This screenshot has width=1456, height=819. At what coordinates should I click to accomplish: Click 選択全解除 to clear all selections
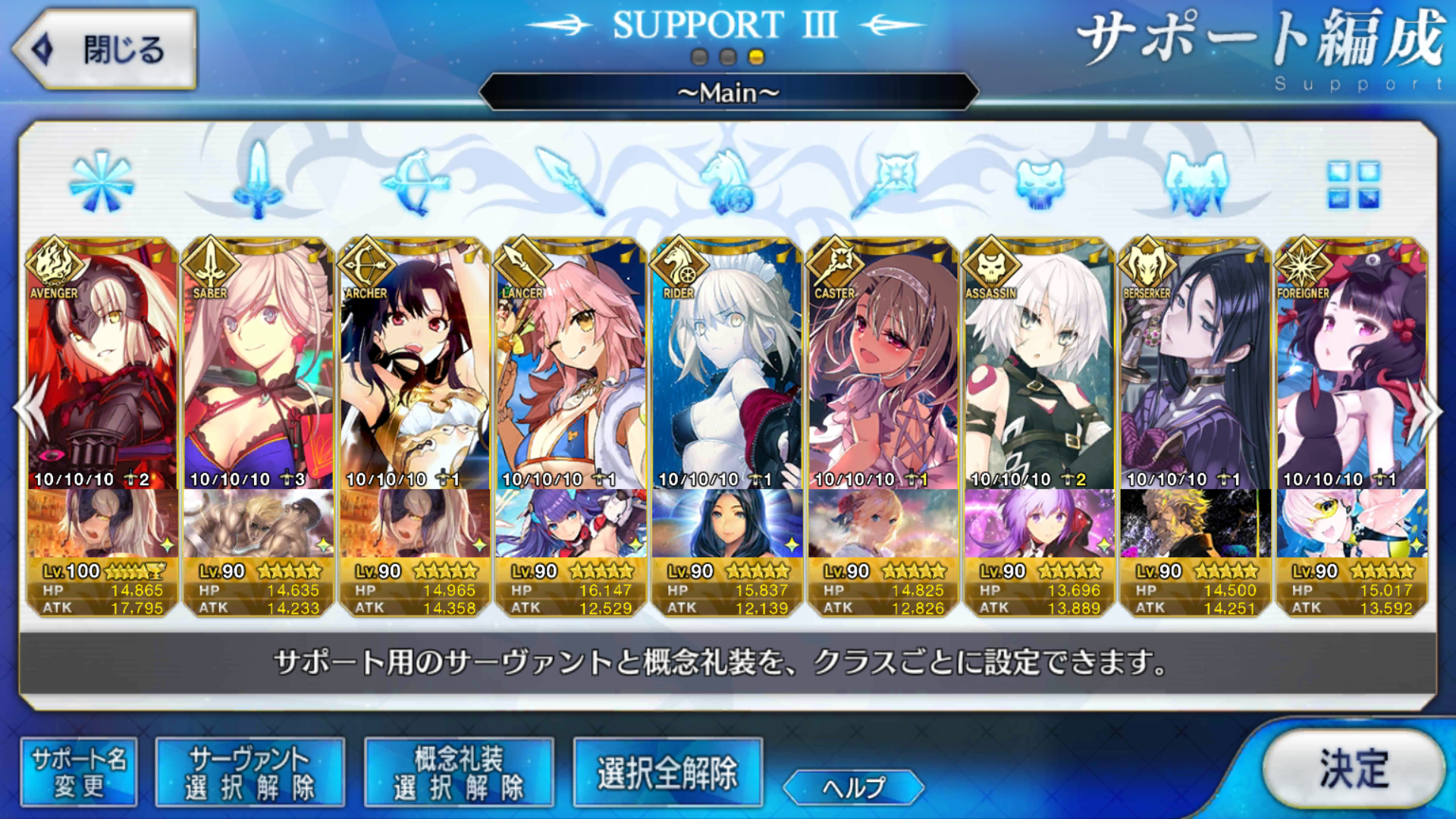click(667, 773)
